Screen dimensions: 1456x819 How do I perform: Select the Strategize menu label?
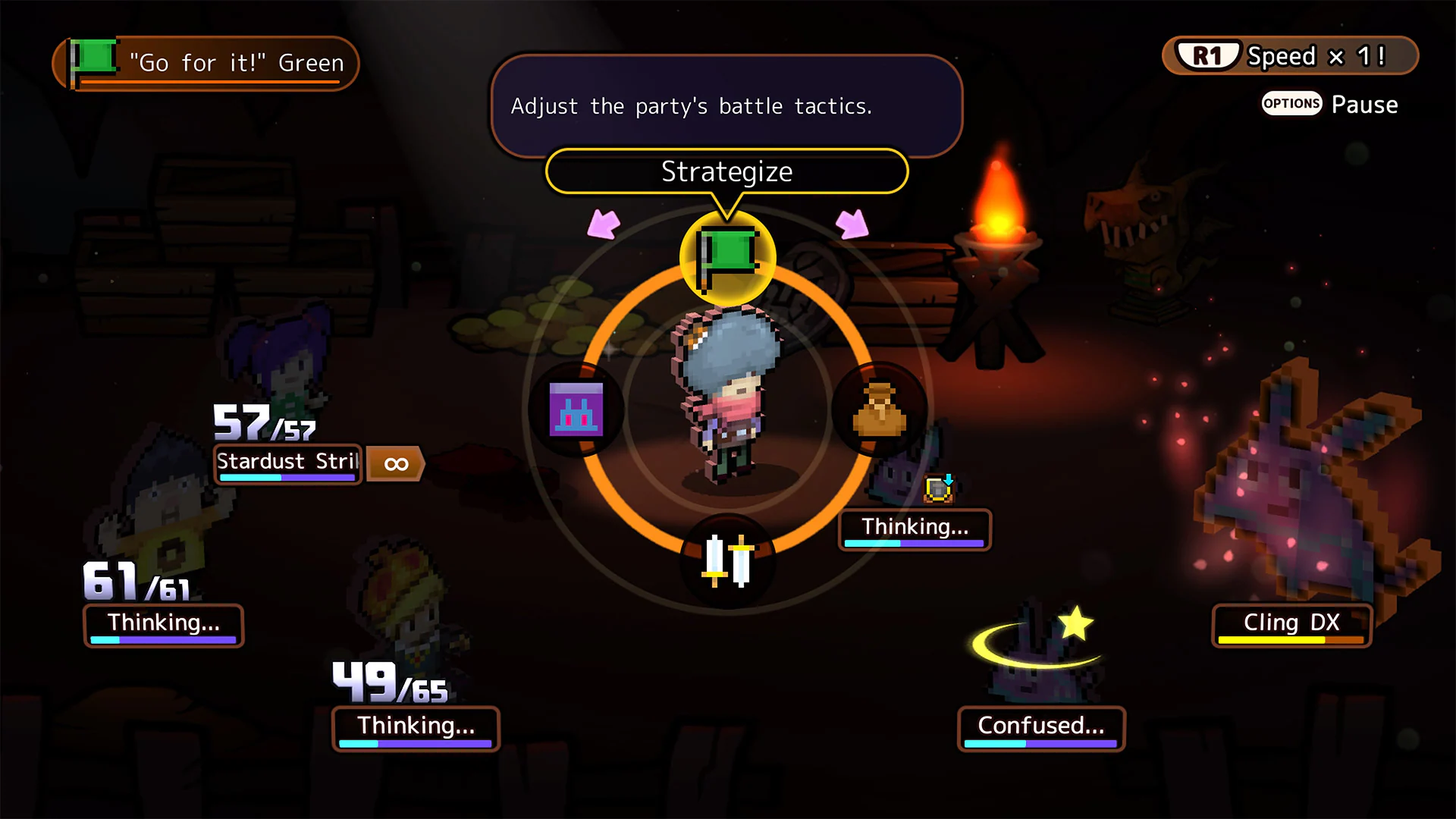pyautogui.click(x=726, y=171)
